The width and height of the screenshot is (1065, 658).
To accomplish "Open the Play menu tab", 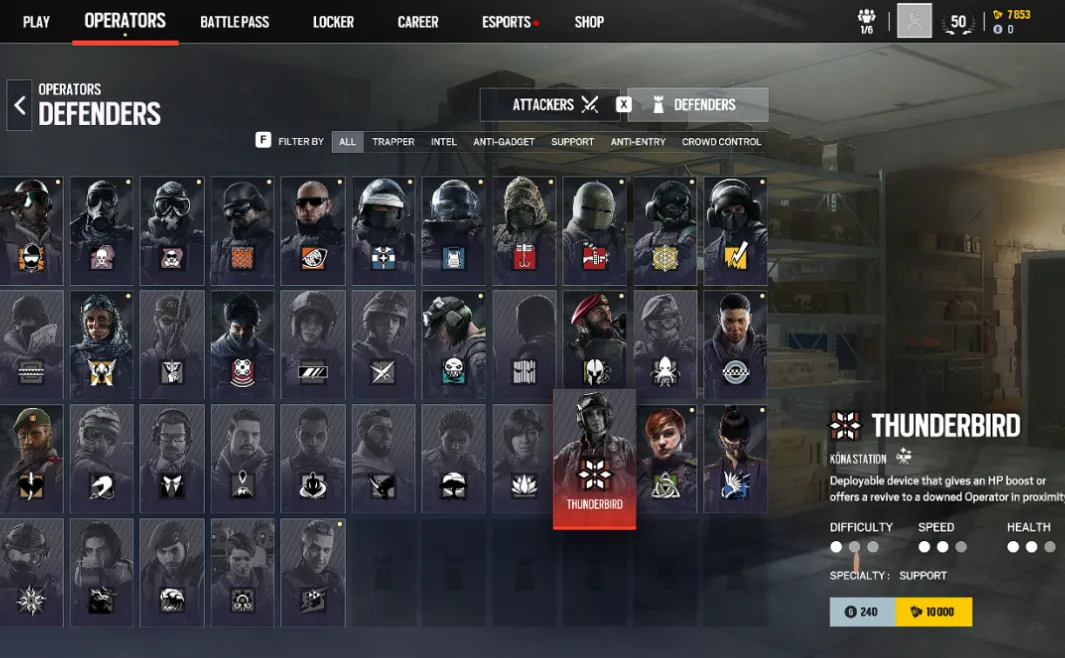I will point(36,22).
